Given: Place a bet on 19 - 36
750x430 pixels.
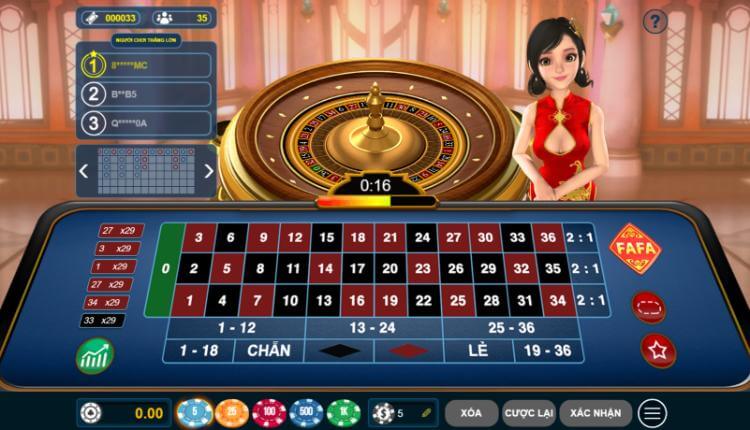Looking at the screenshot, I should [547, 351].
